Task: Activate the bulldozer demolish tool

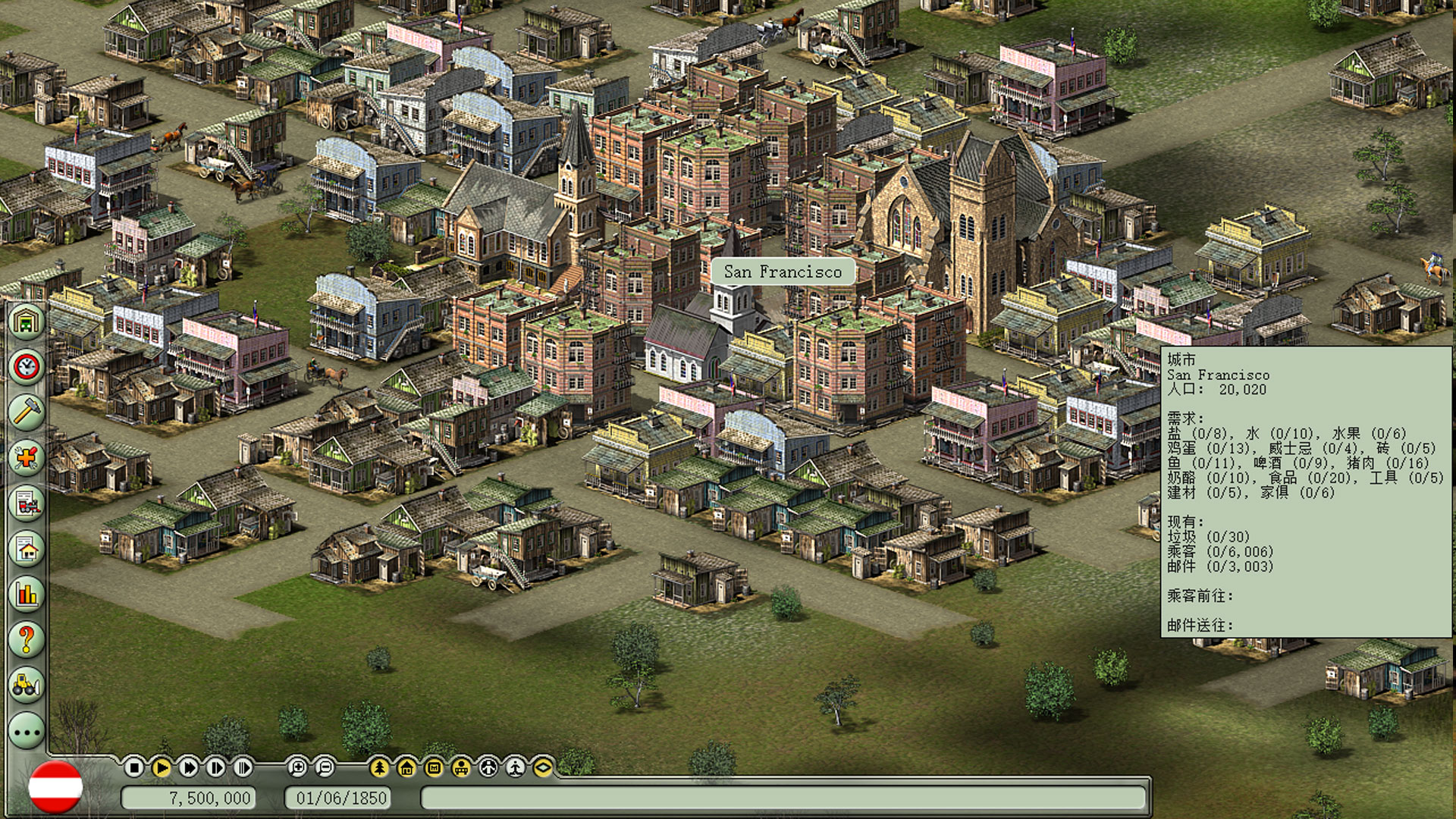Action: coord(27,685)
